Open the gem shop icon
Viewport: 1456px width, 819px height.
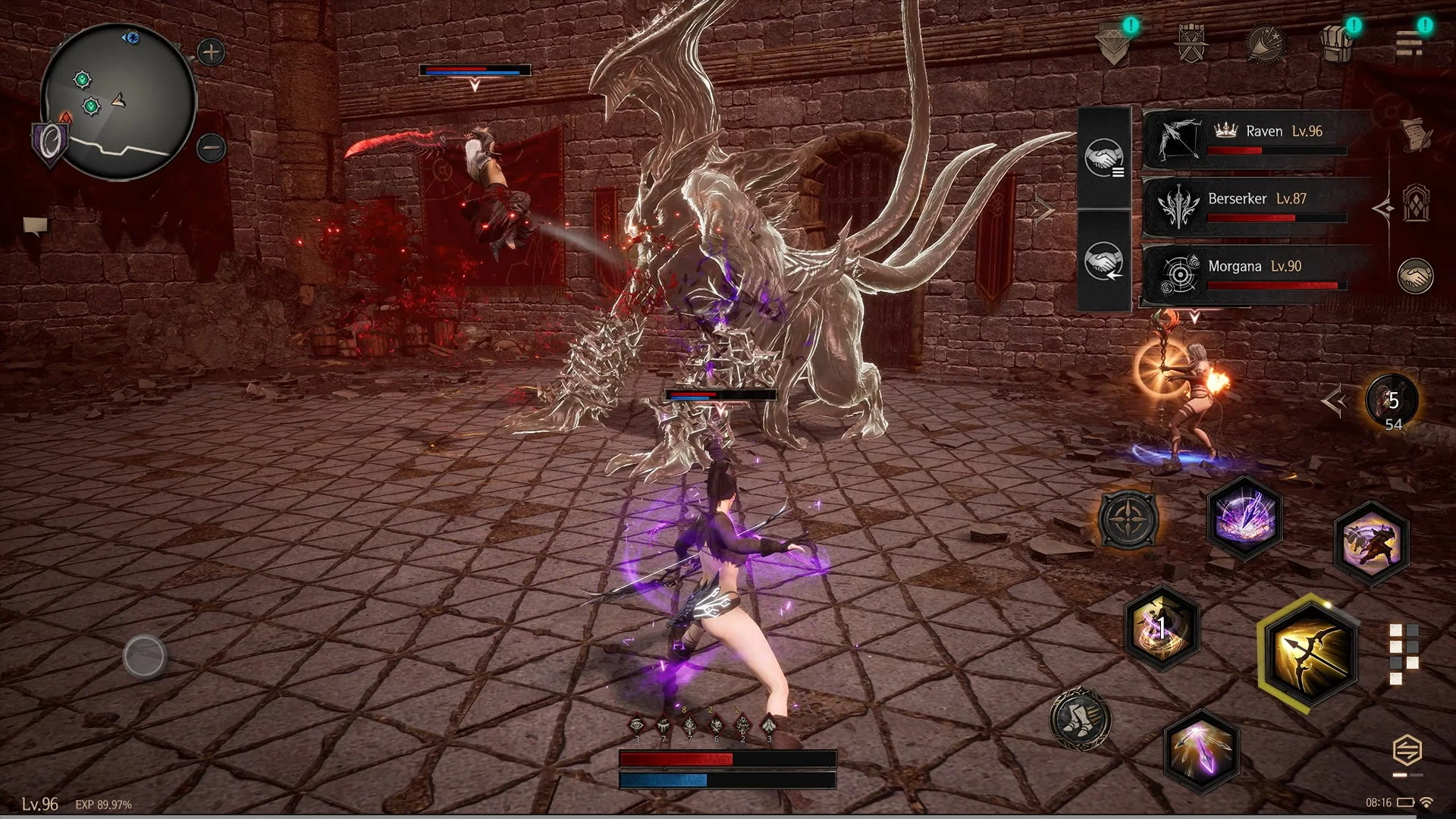coord(1112,42)
